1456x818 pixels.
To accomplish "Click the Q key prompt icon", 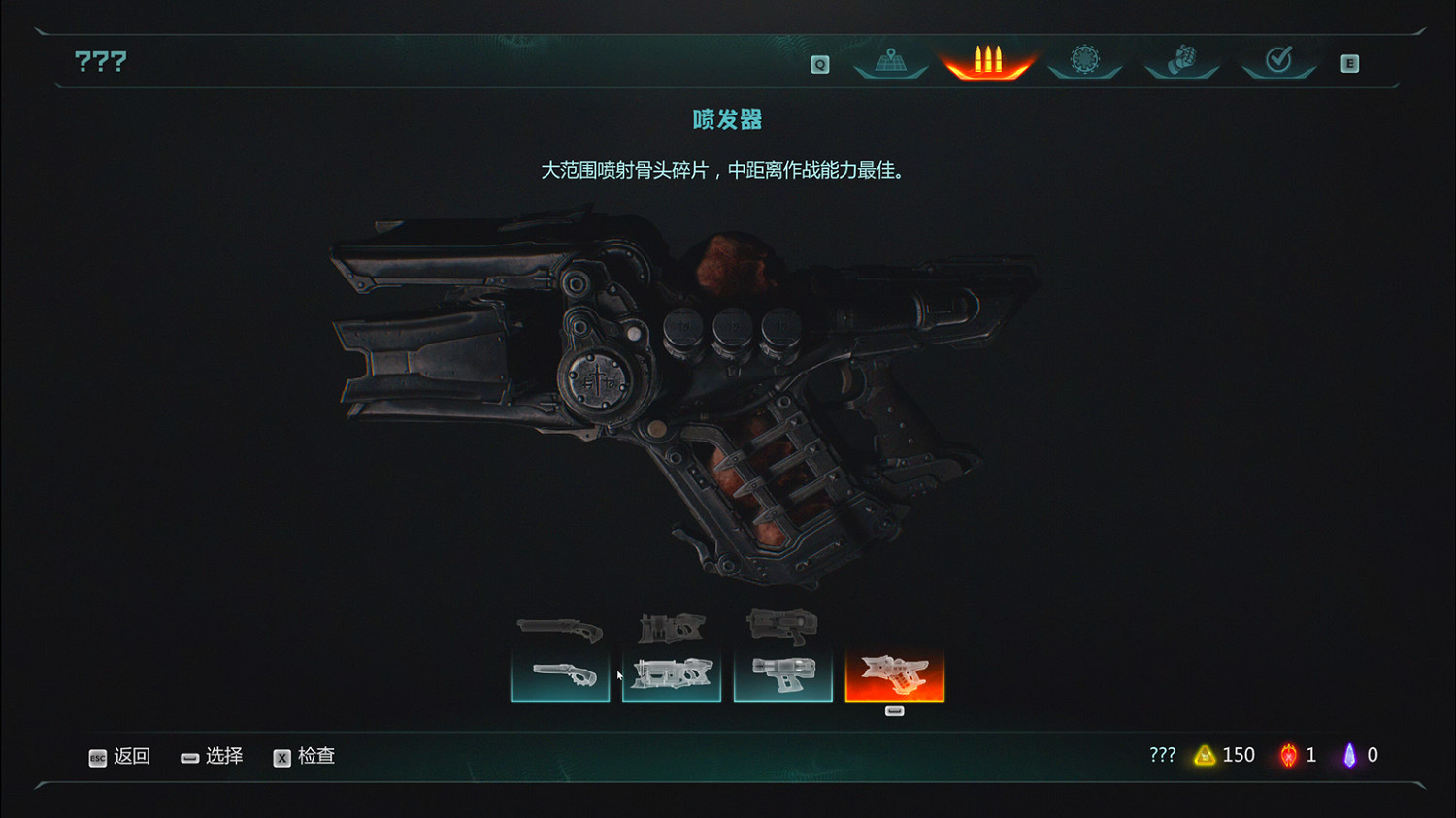I will (x=819, y=62).
